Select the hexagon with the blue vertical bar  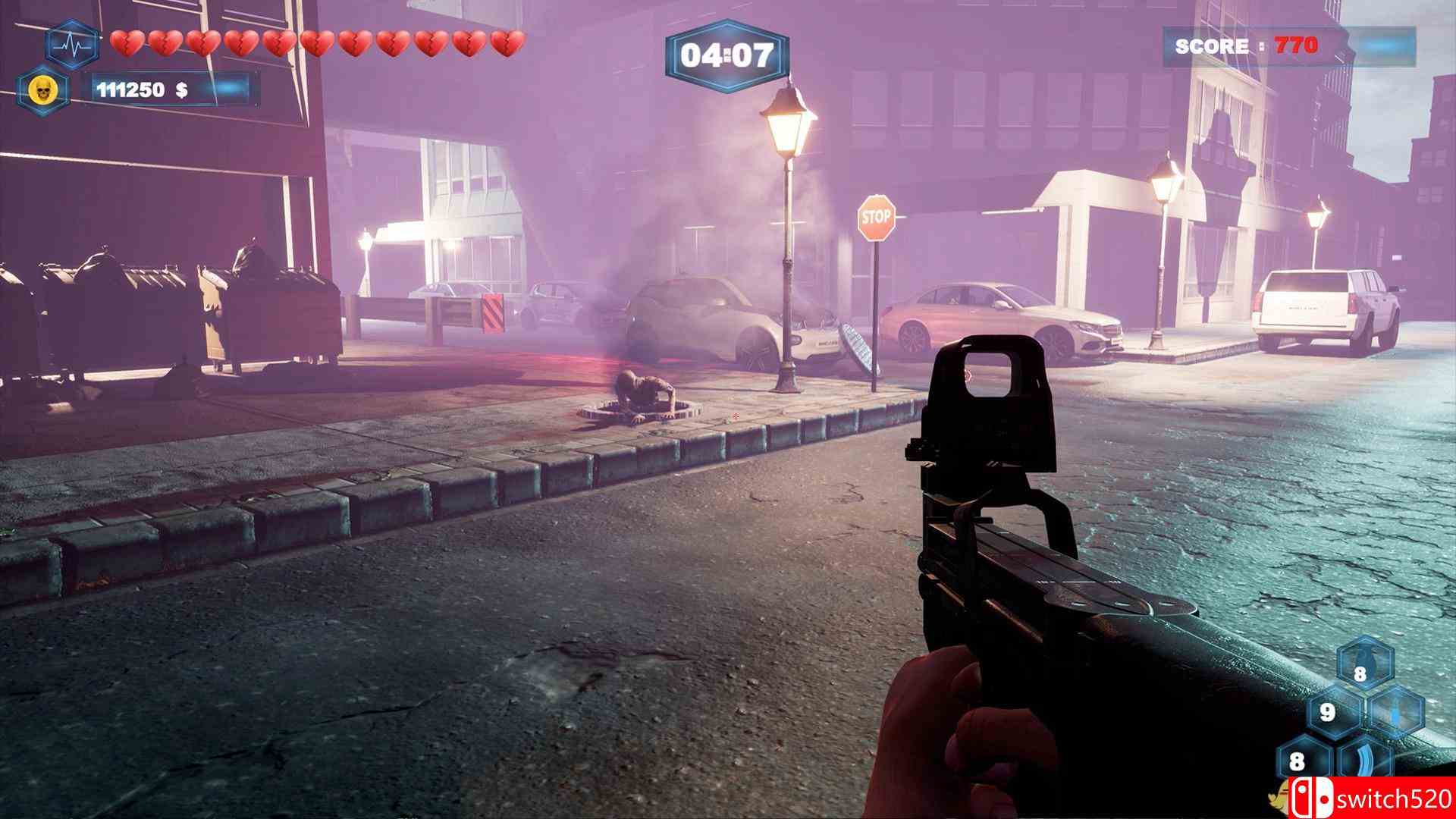[1396, 713]
